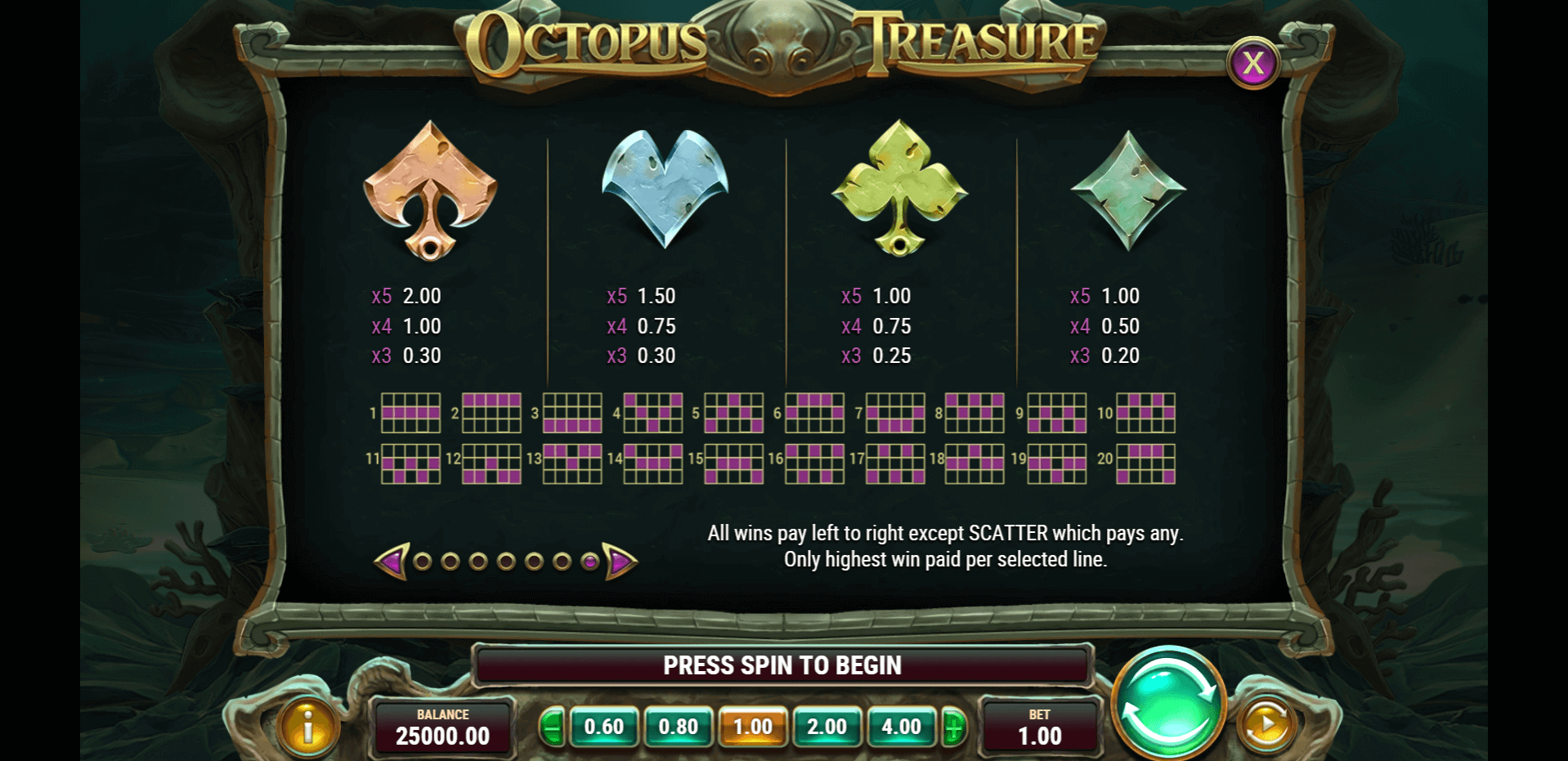The height and width of the screenshot is (761, 1568).
Task: Set the bet to 1.00
Action: 752,727
